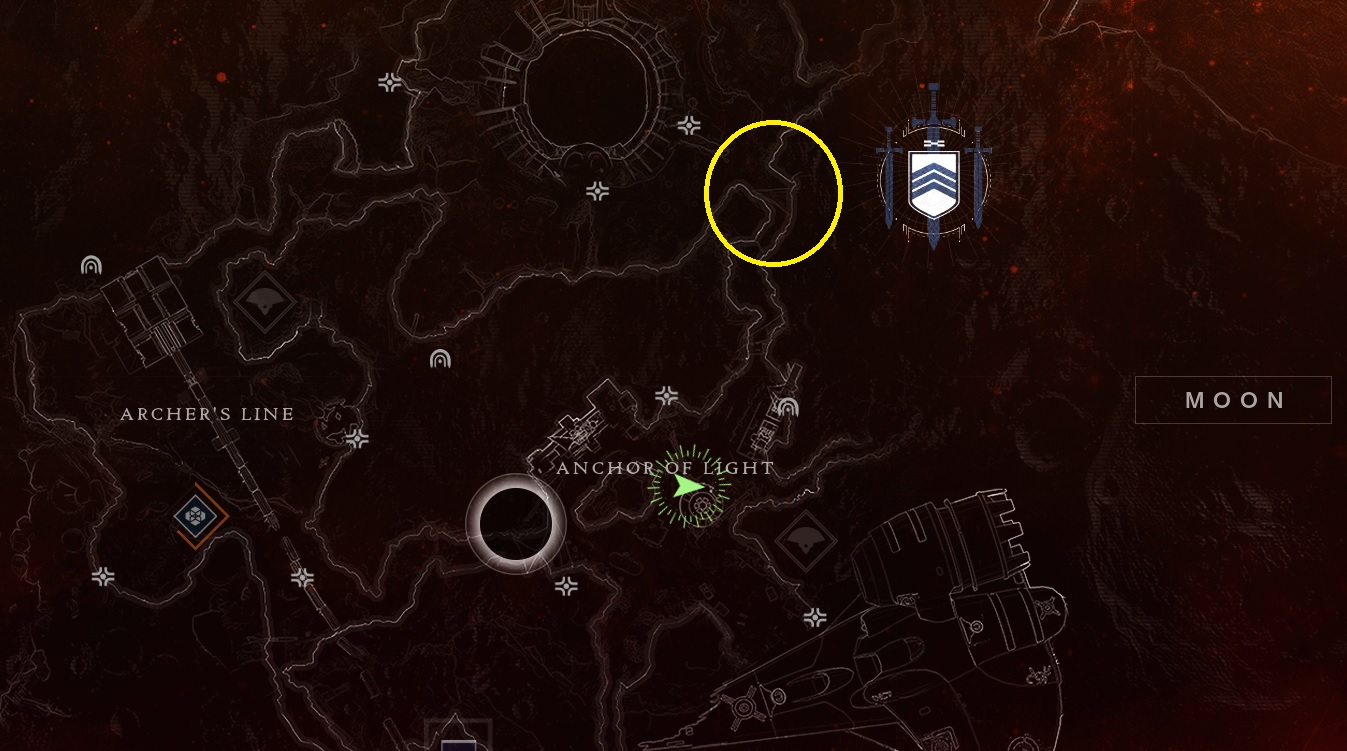This screenshot has width=1347, height=751.
Task: Select the shield-and-swords strike emblem
Action: point(933,181)
